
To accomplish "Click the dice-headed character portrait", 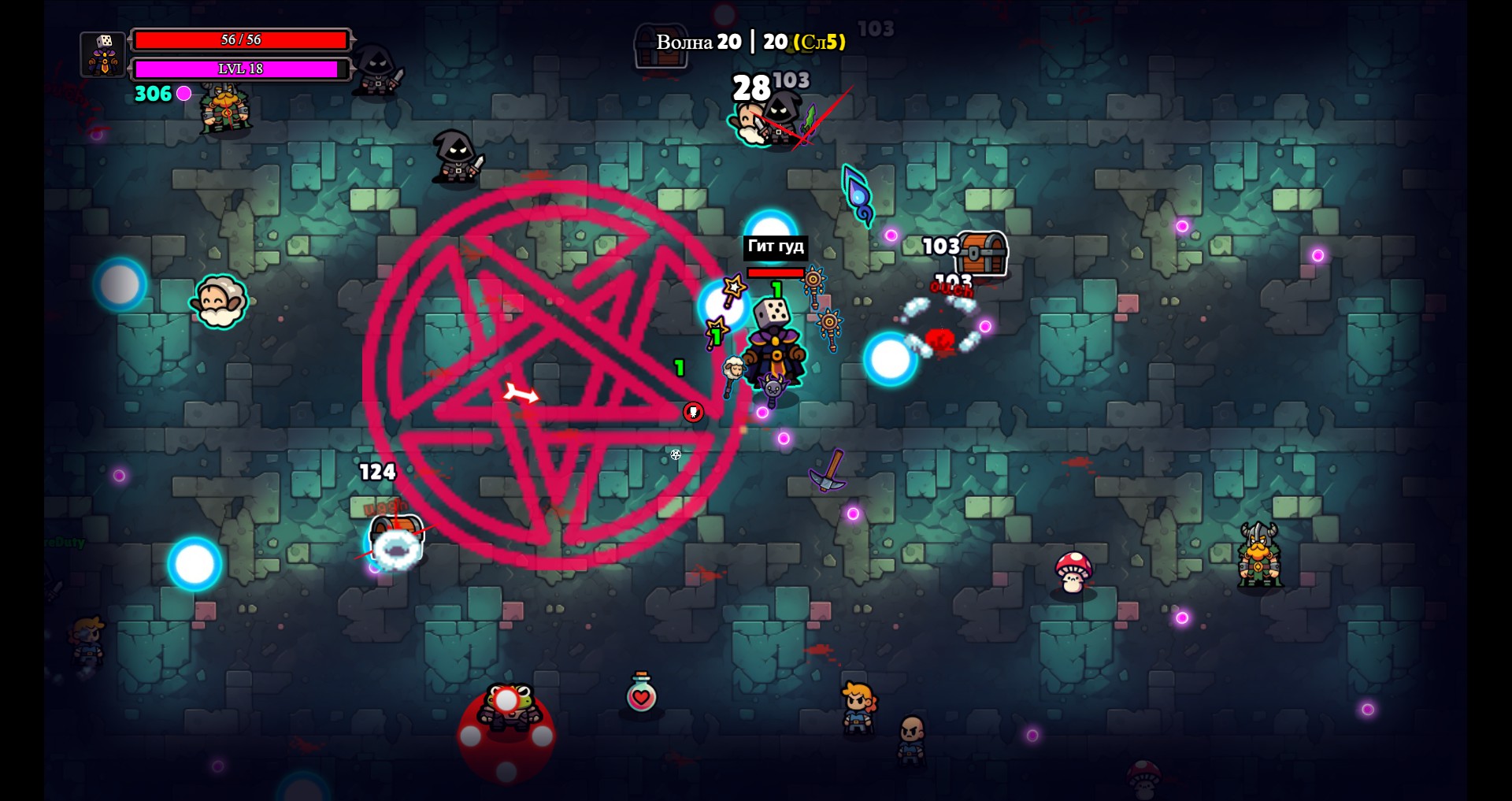I will click(x=103, y=54).
